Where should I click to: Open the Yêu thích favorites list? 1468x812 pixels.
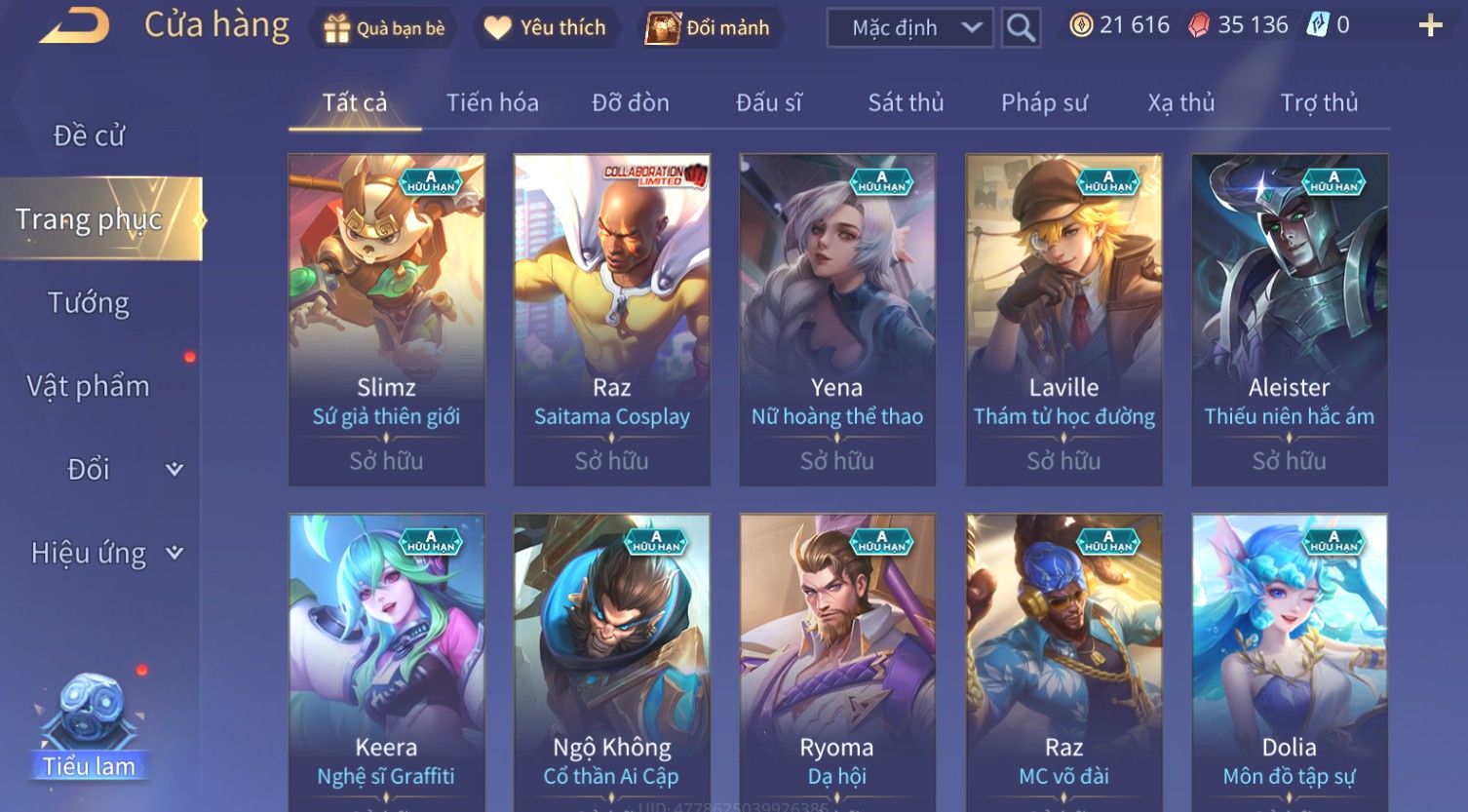(x=546, y=28)
